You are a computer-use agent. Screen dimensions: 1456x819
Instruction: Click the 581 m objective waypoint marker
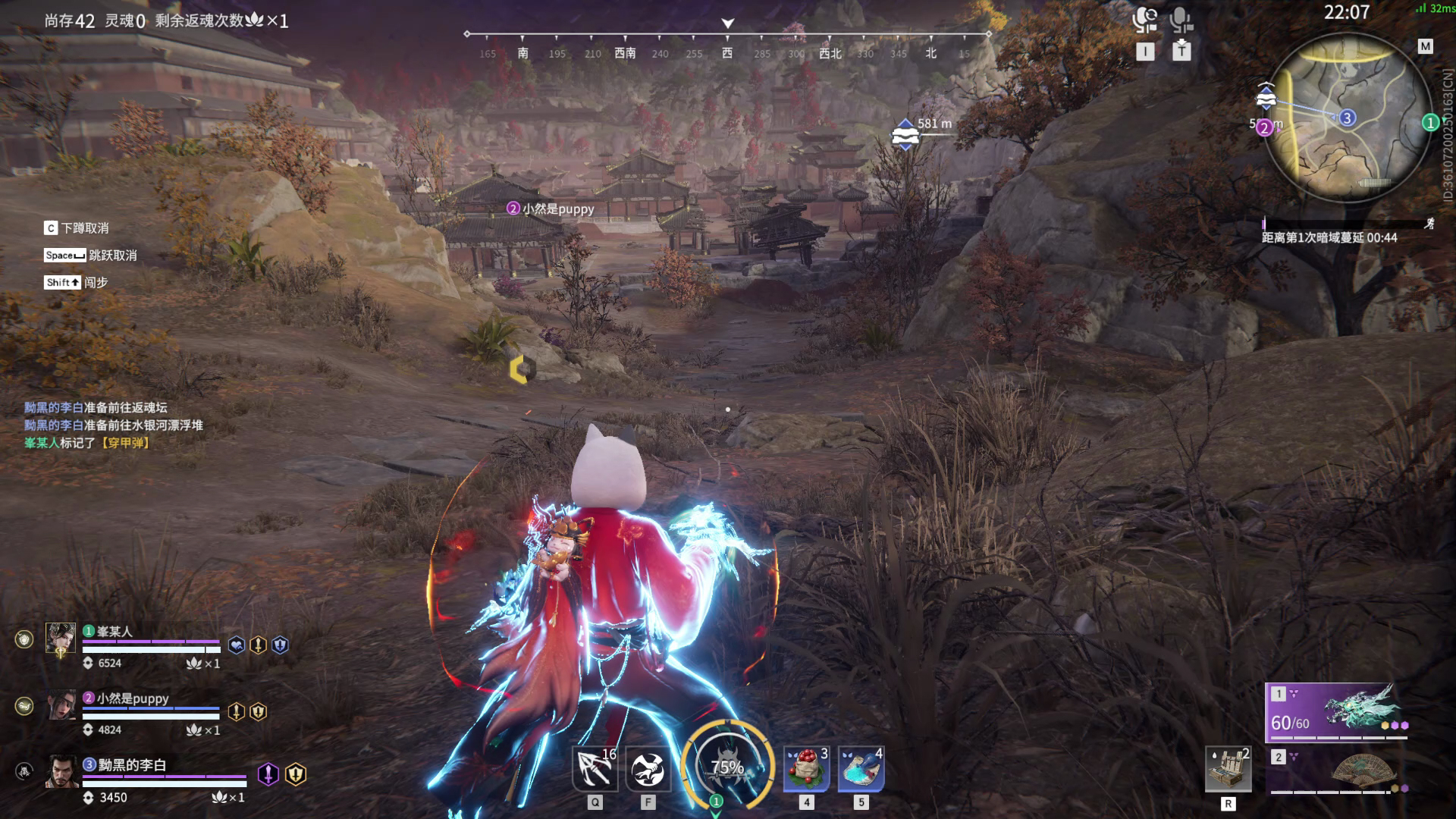(x=905, y=135)
